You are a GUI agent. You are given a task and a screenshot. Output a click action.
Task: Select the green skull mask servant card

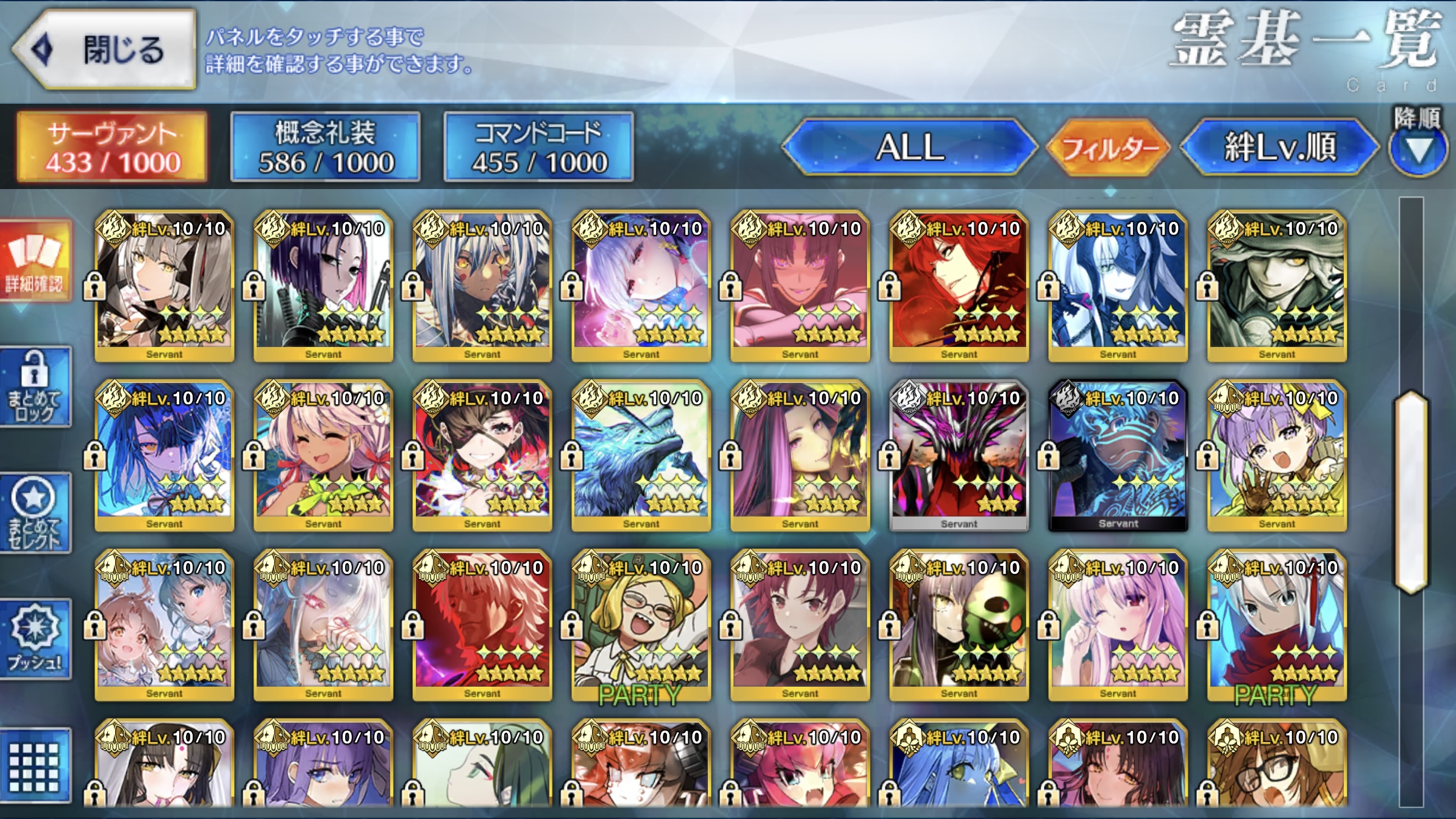pos(958,626)
